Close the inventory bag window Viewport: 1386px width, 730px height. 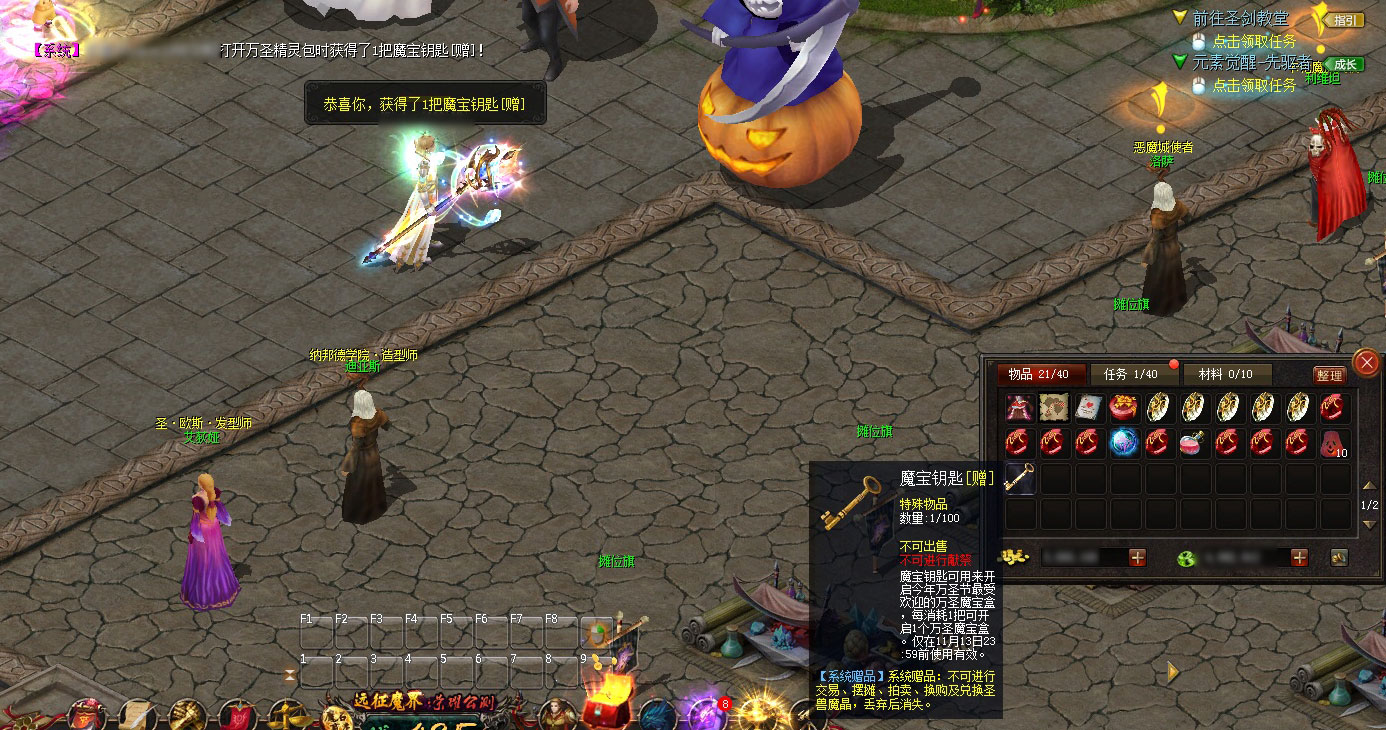point(1366,363)
